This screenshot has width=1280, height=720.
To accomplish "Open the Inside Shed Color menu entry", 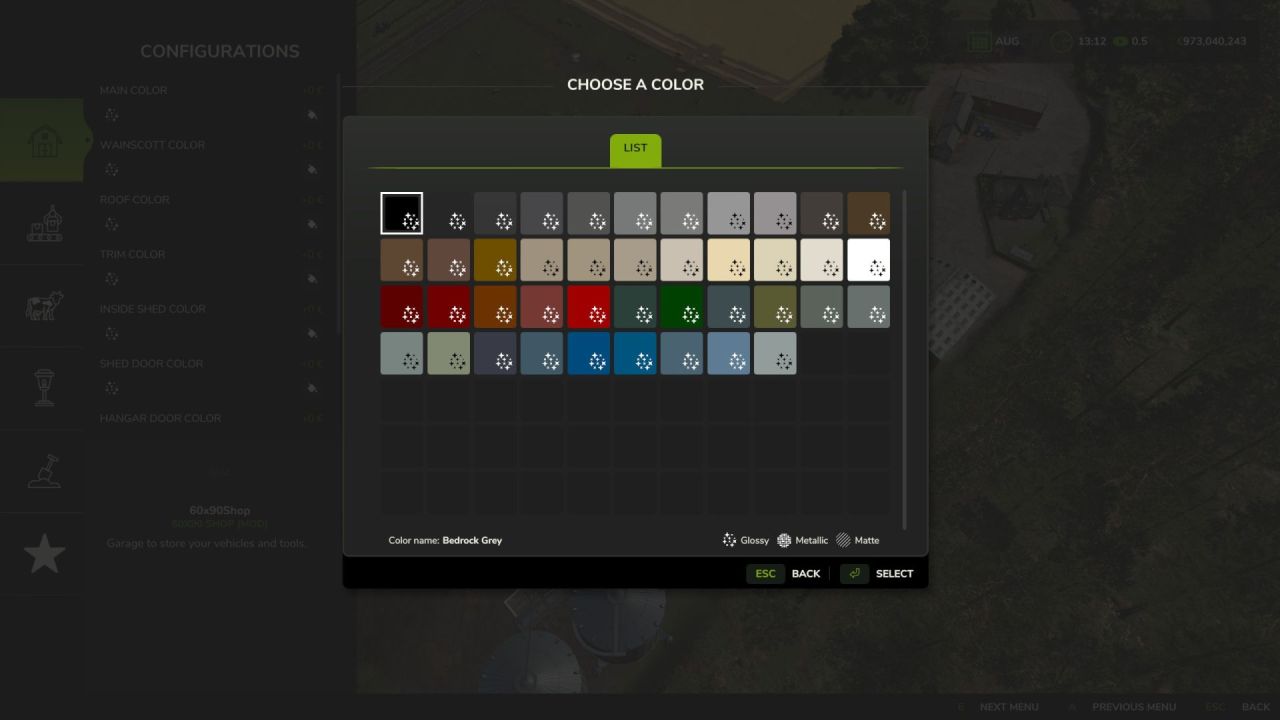I will [x=151, y=308].
